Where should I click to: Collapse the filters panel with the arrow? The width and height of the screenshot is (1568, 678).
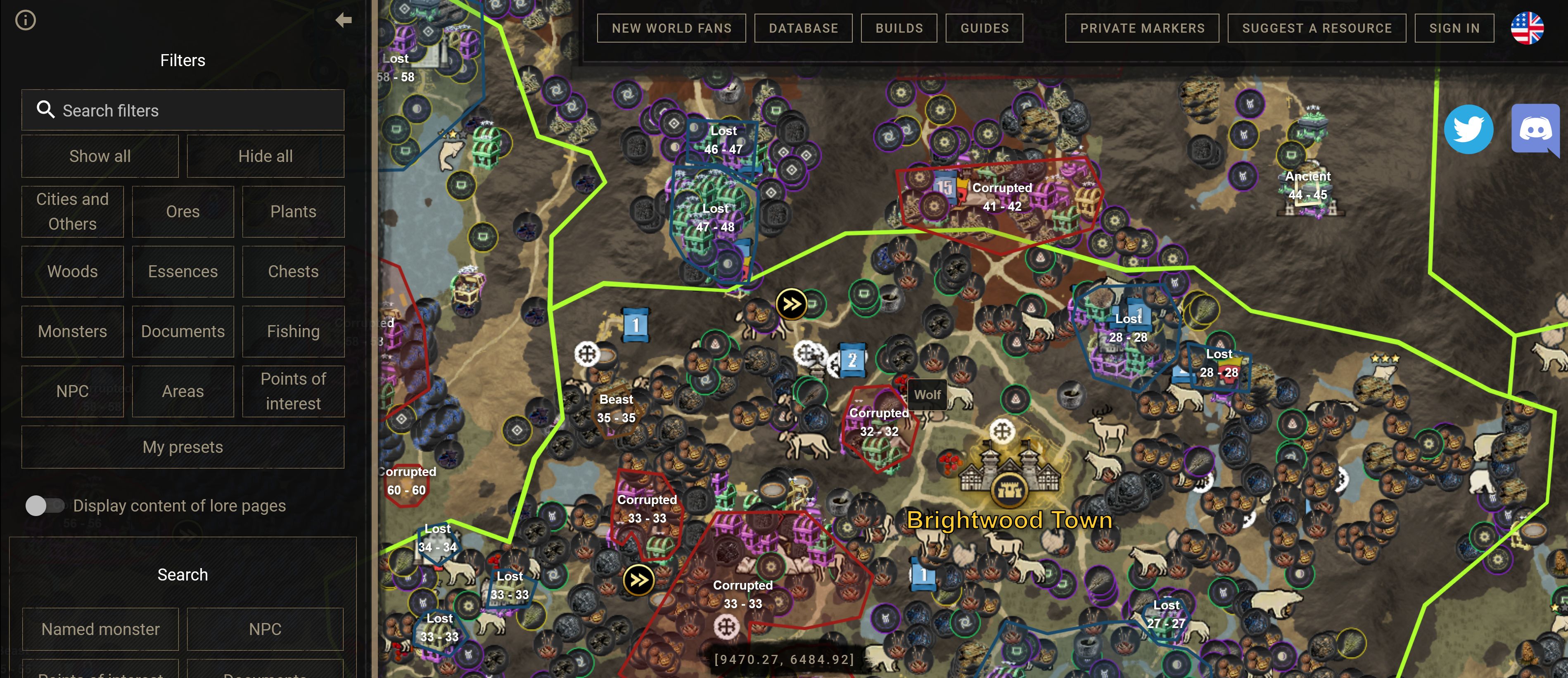343,21
